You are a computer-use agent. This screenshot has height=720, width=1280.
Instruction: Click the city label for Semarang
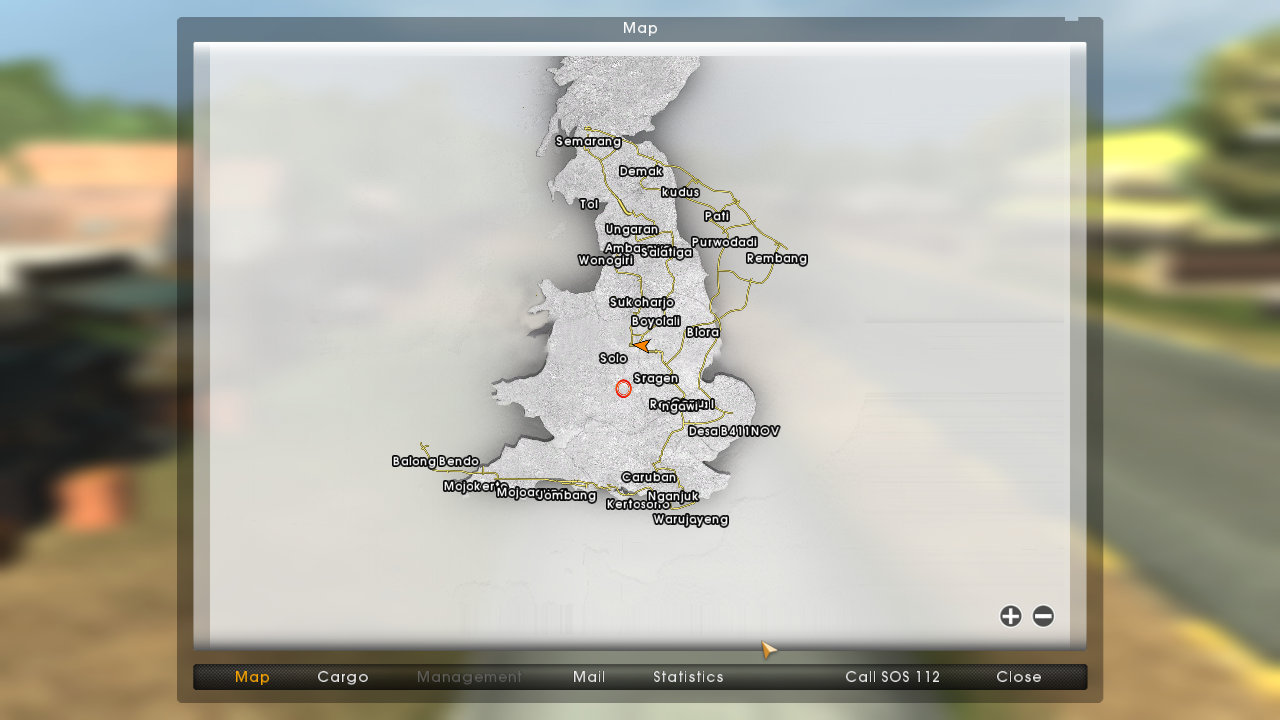589,141
